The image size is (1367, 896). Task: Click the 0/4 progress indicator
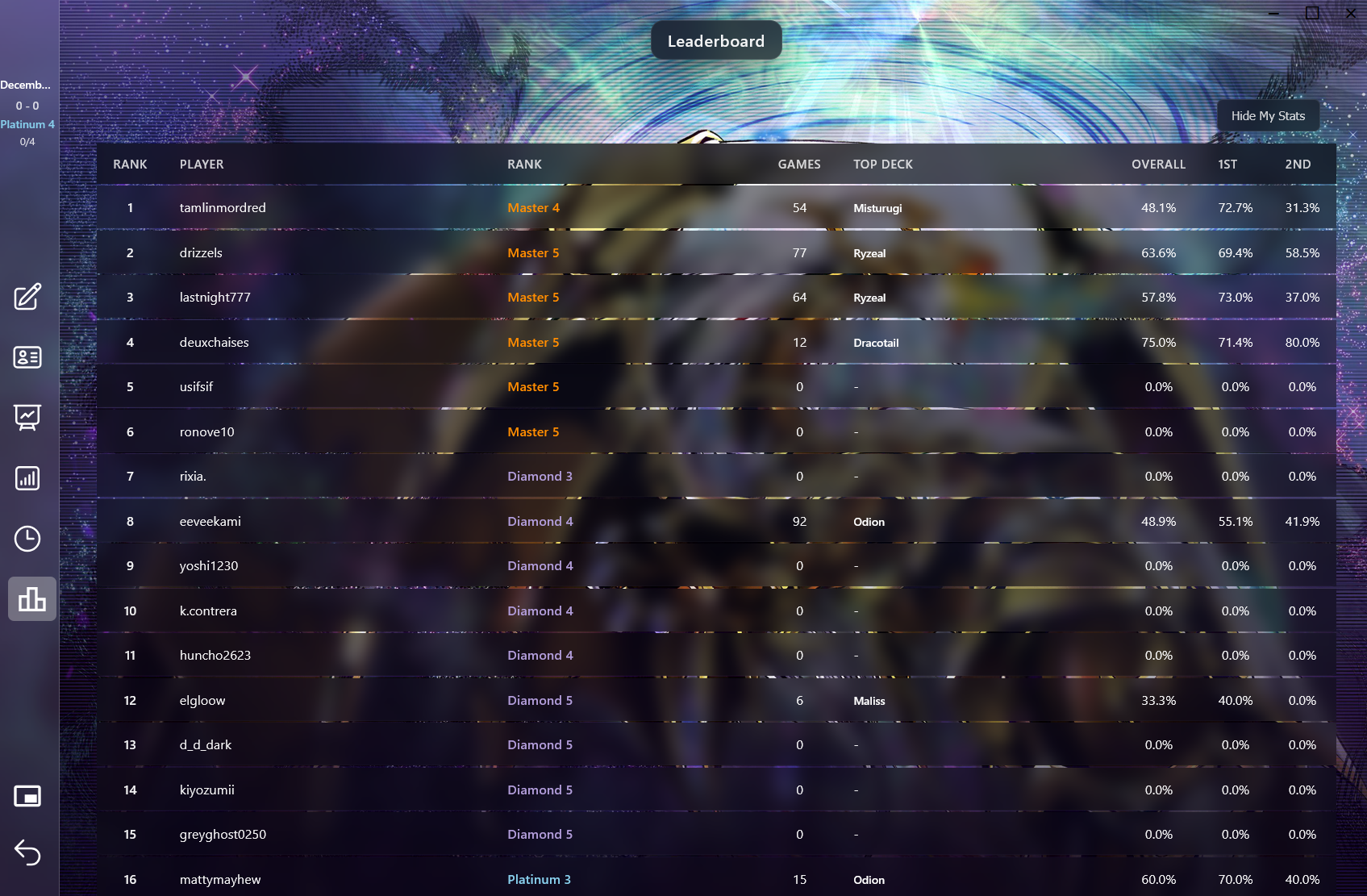(27, 141)
